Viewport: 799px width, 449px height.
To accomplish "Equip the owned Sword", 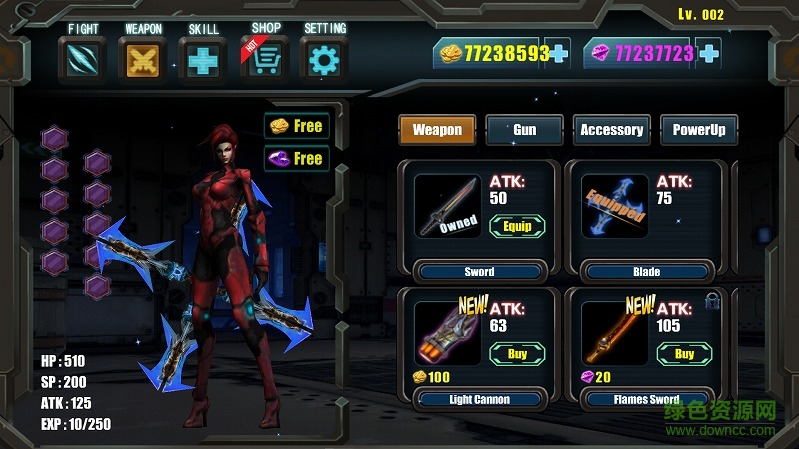I will click(516, 226).
